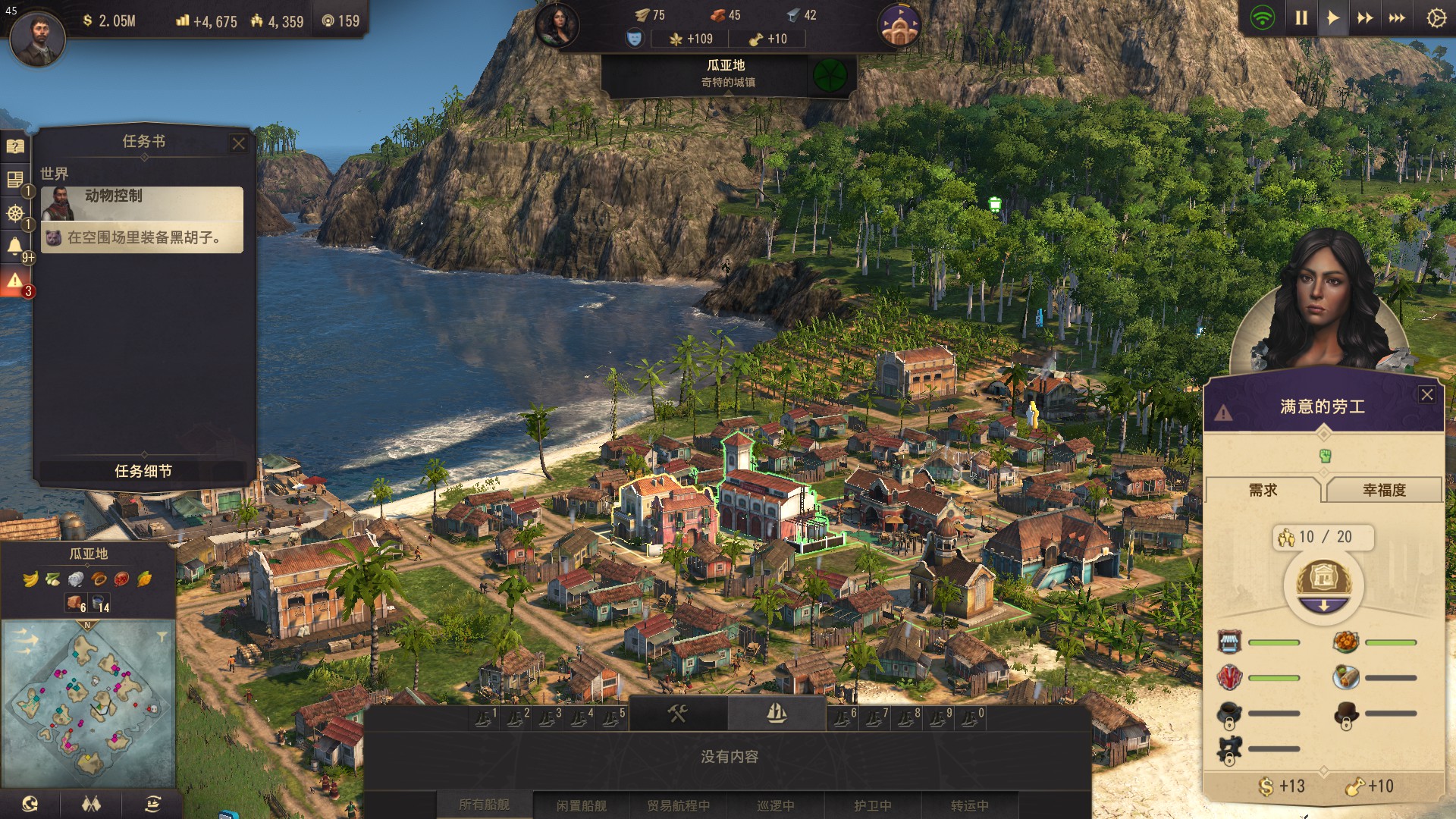
Task: Pause the game speed
Action: pos(1301,18)
